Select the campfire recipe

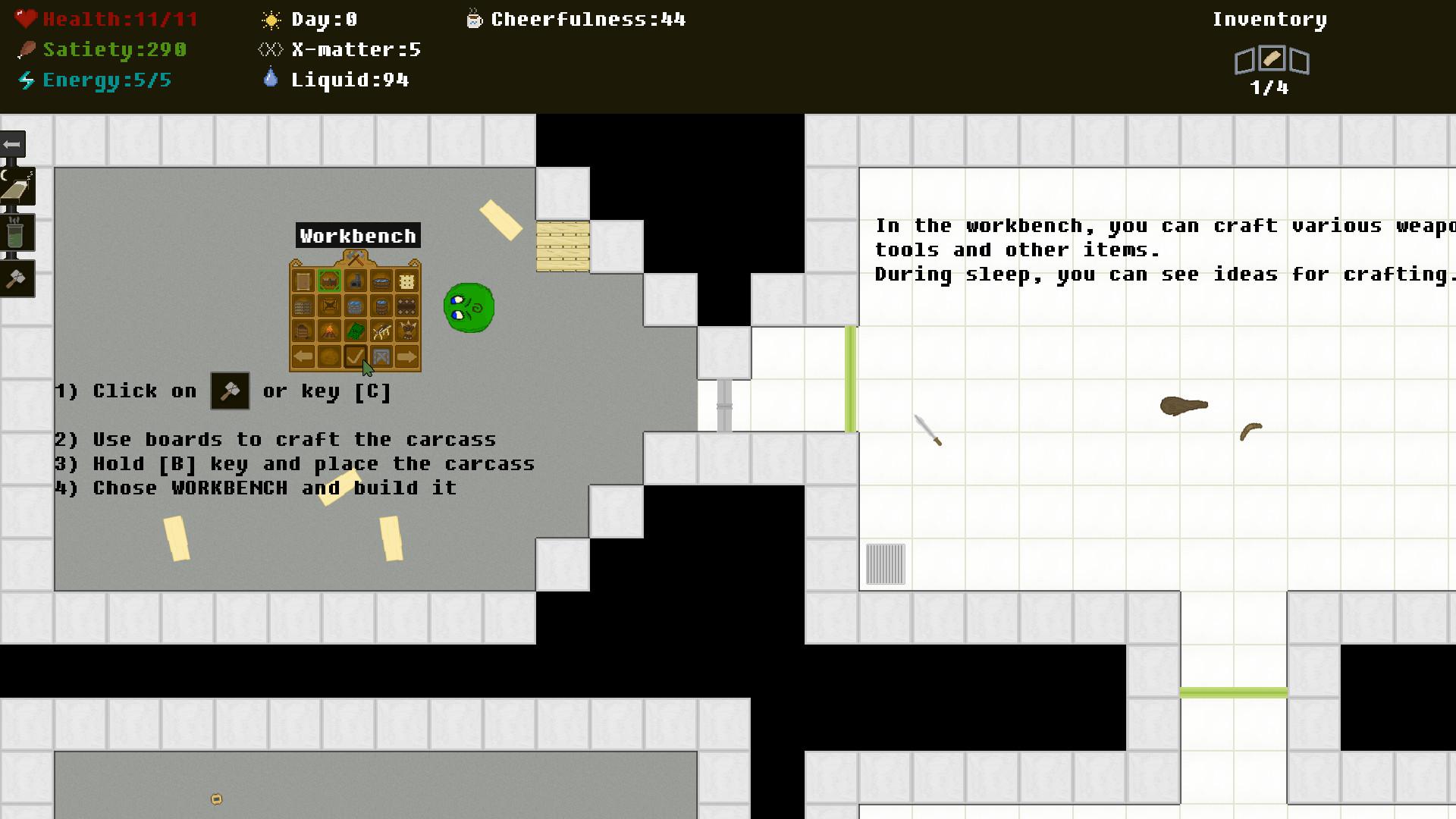coord(329,331)
